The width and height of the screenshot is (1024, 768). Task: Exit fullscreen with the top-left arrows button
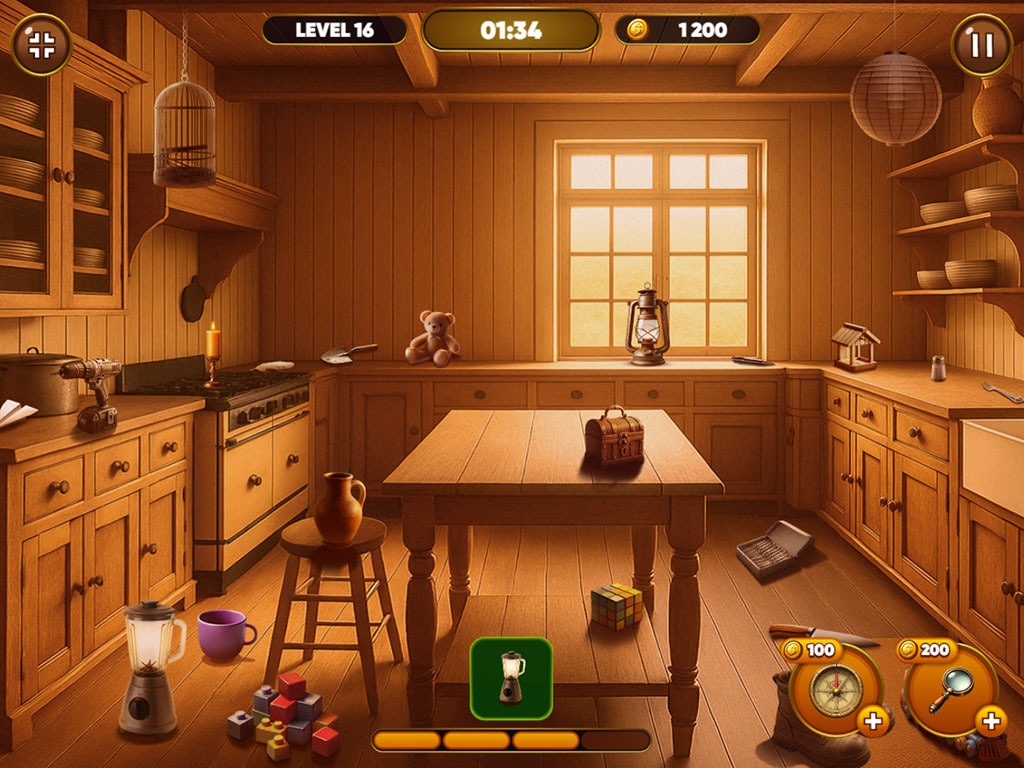(x=41, y=44)
